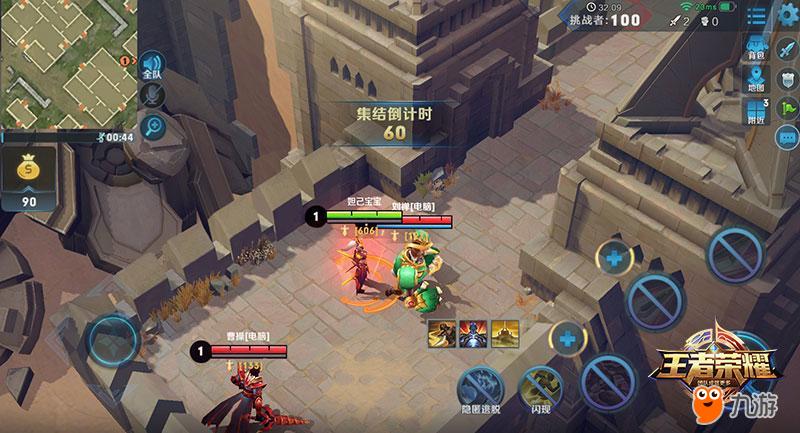Viewport: 800px width, 433px height.
Task: Select the shield defend signal icon
Action: click(x=785, y=79)
